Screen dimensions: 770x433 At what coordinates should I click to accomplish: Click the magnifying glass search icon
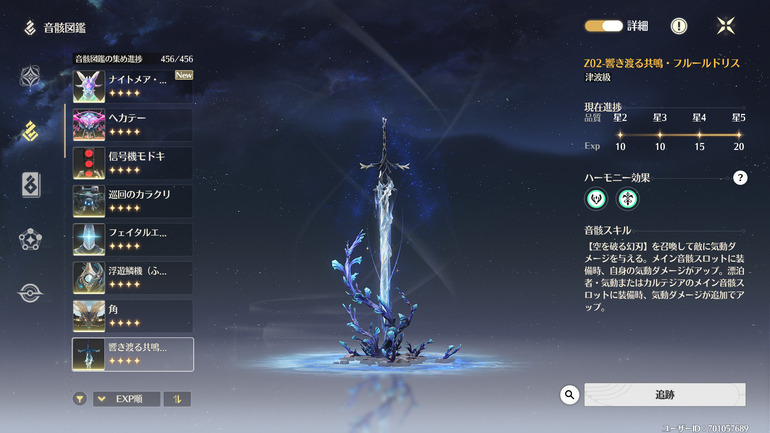click(x=570, y=395)
